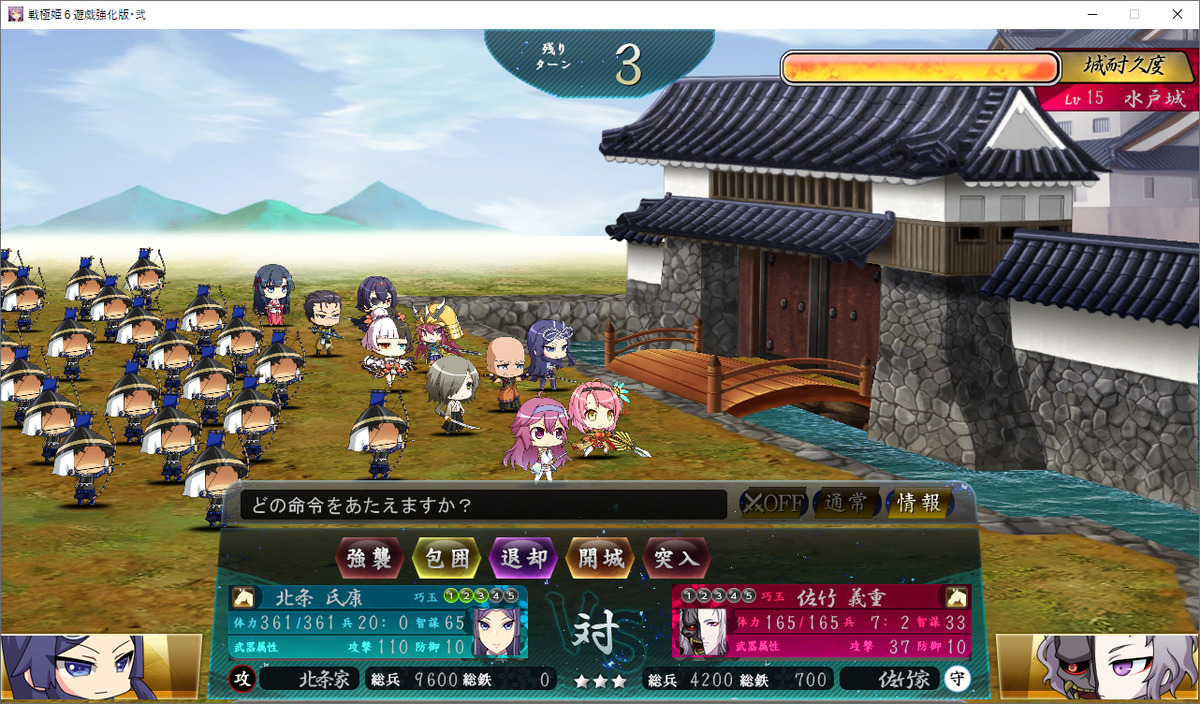Order a retreat with 退却
The image size is (1200, 704).
tap(523, 558)
